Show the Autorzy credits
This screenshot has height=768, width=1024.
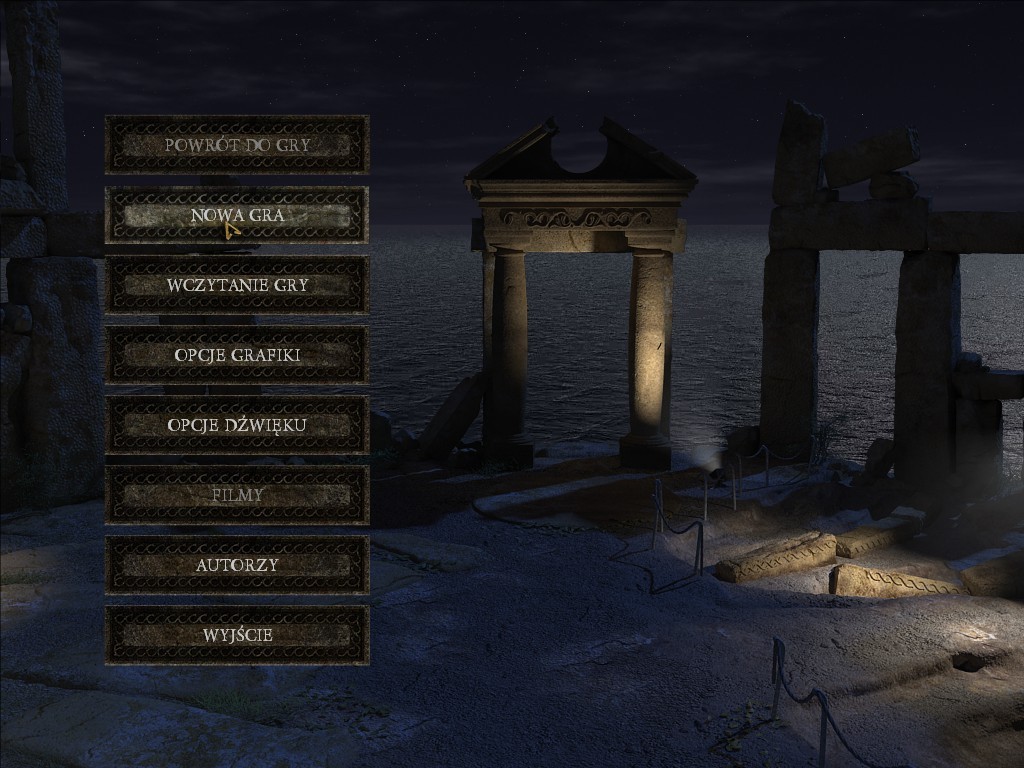[237, 565]
